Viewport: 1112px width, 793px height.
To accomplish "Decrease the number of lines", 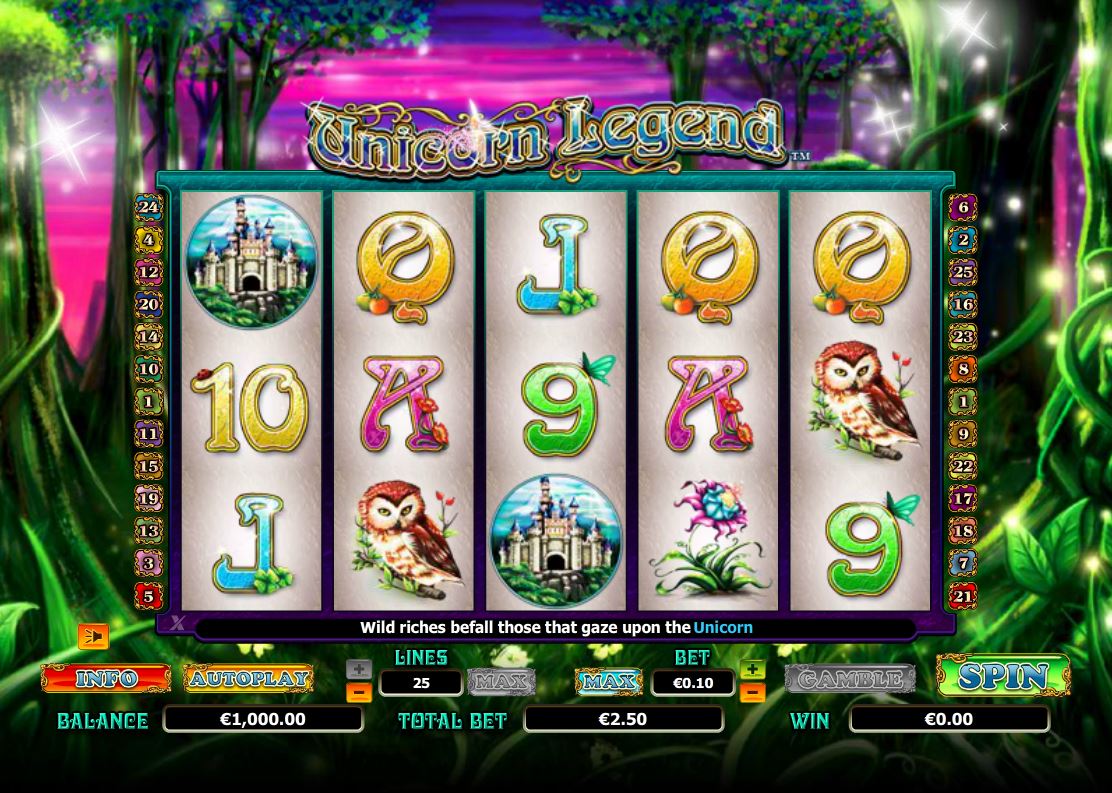I will pos(360,692).
